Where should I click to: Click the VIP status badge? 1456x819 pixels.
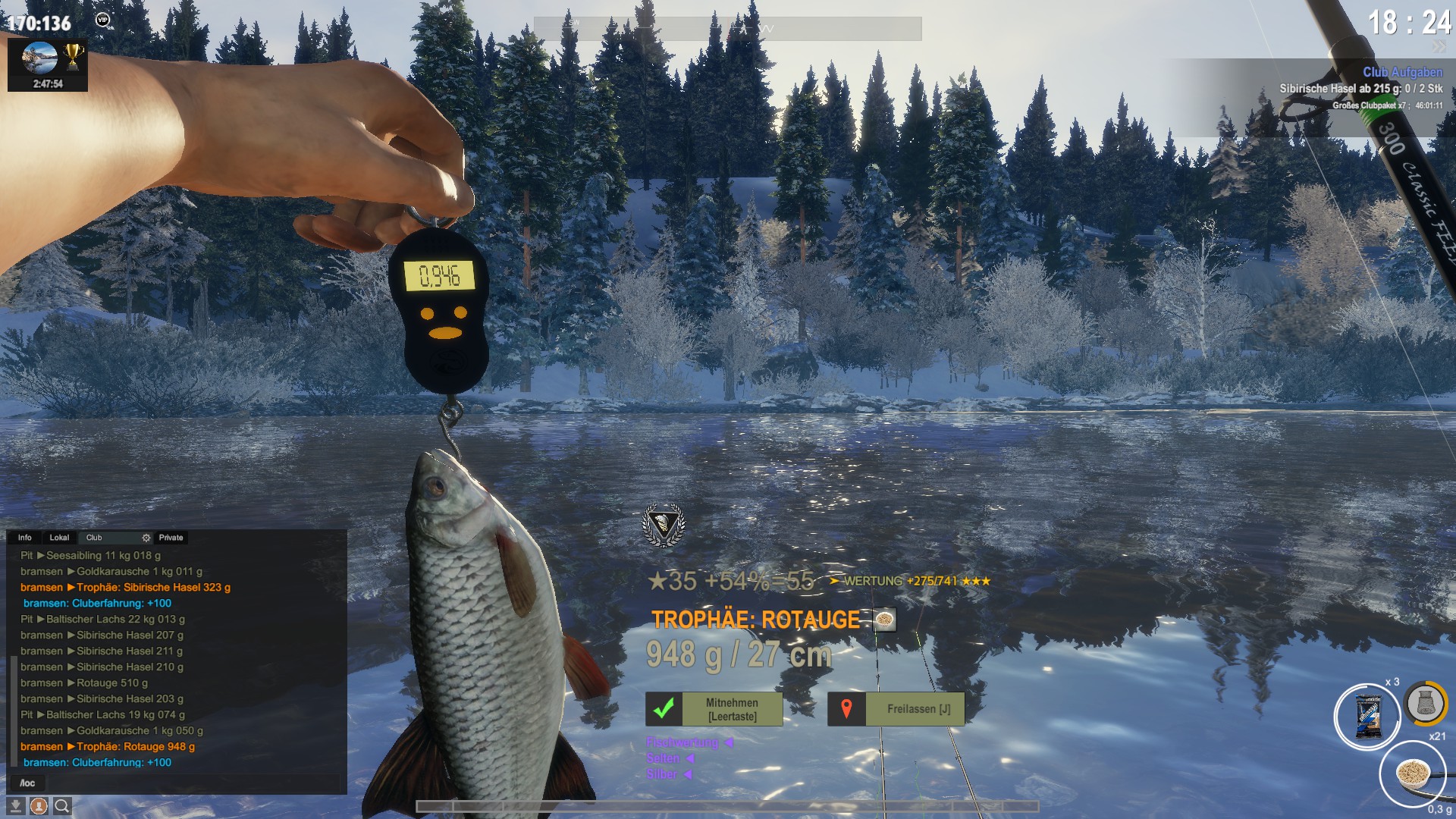pos(102,20)
